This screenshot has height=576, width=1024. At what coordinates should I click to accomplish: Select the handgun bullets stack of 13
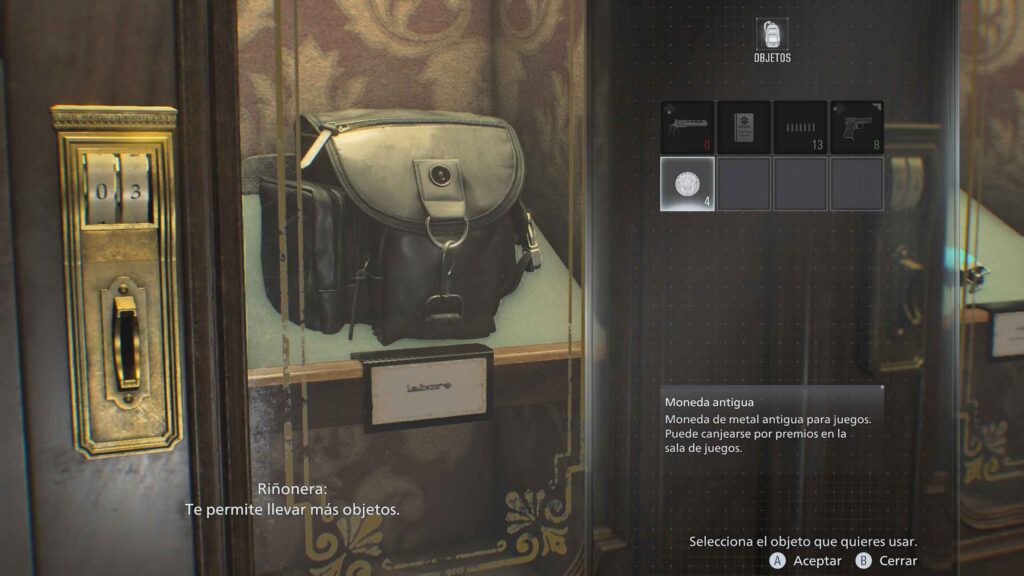(x=800, y=127)
